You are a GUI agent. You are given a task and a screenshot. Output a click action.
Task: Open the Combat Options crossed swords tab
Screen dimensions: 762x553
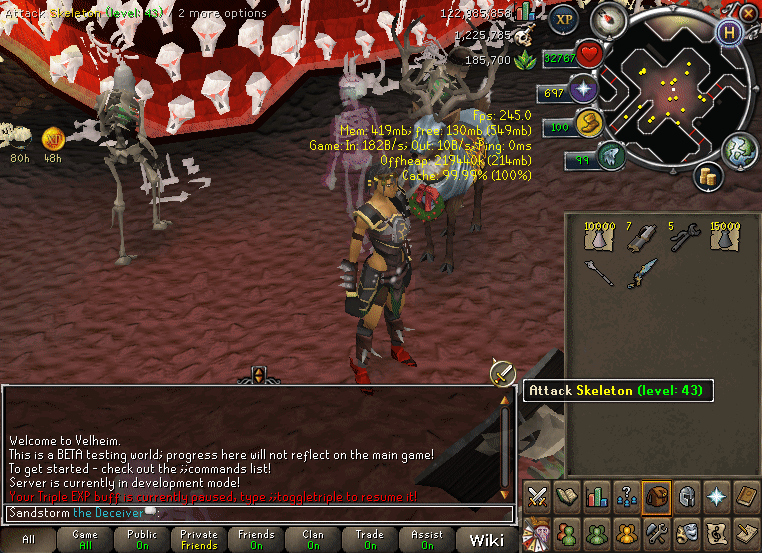tap(537, 497)
